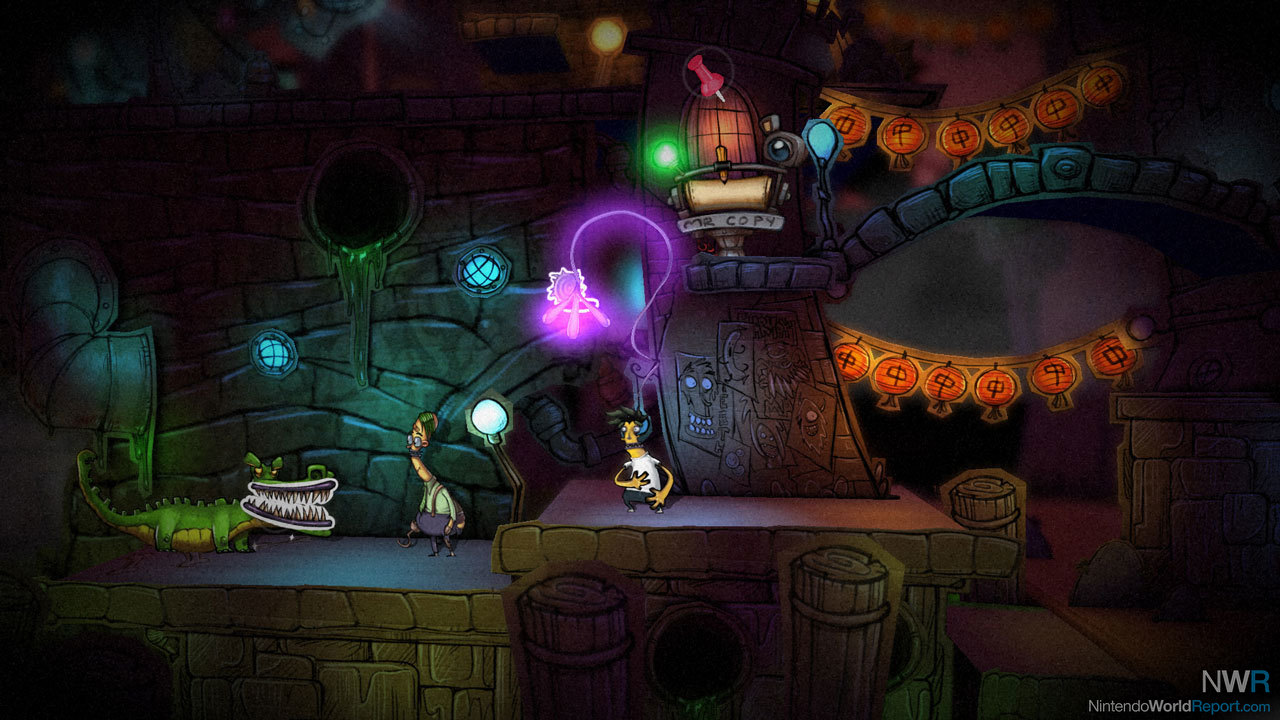The height and width of the screenshot is (720, 1280).
Task: Grab the pink pushpin anchor
Action: pyautogui.click(x=708, y=76)
